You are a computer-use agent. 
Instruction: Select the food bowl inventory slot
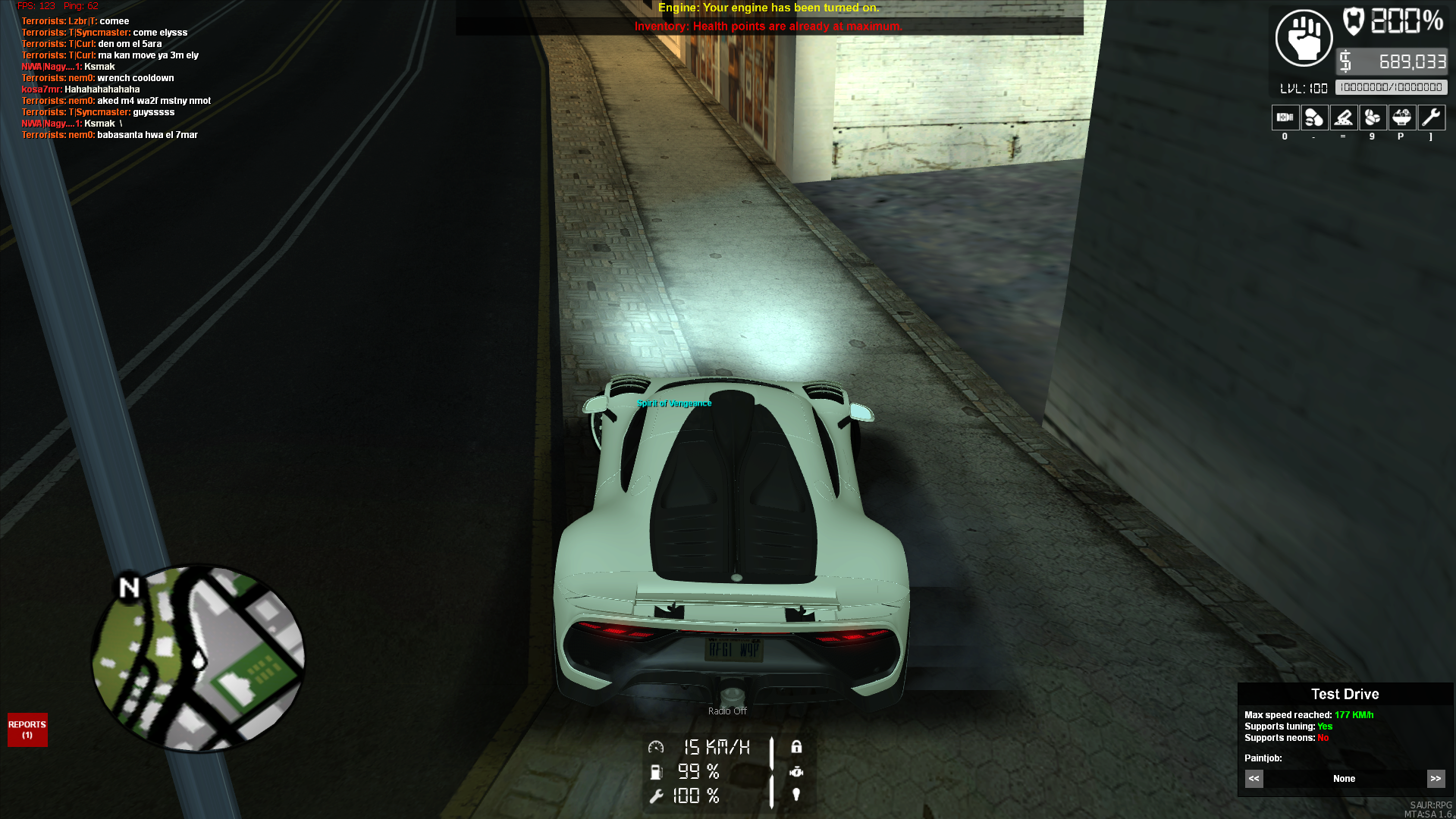(x=1401, y=118)
